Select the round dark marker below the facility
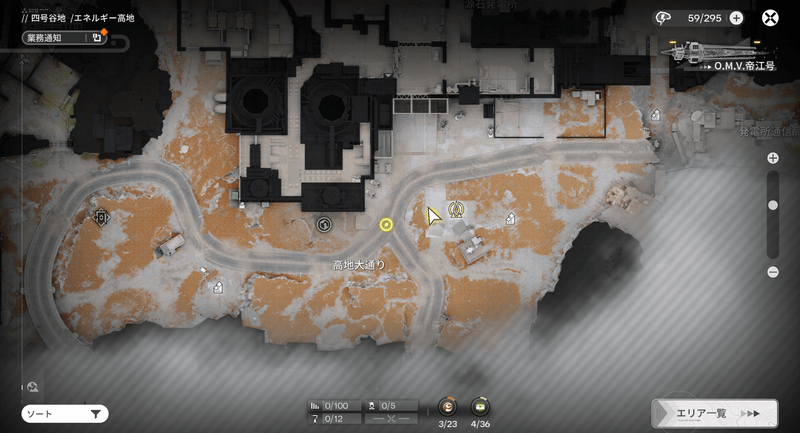 coord(324,225)
